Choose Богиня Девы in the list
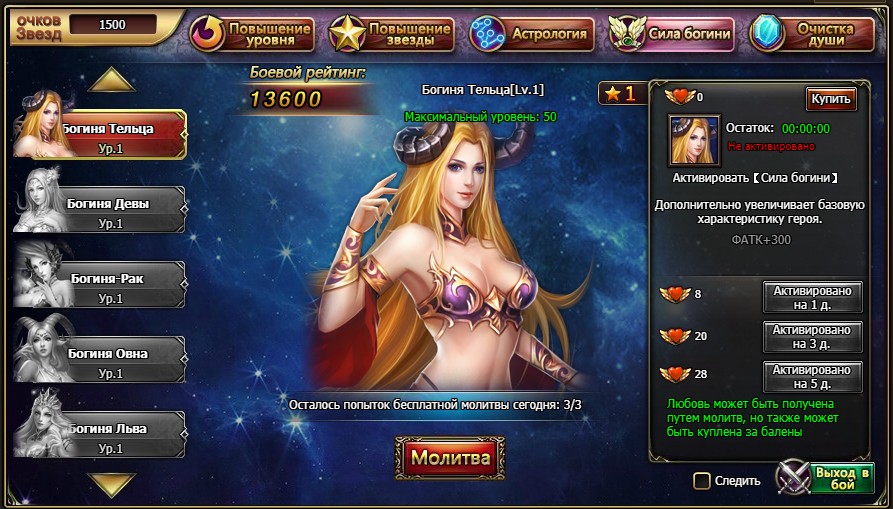Image resolution: width=893 pixels, height=509 pixels. point(108,210)
